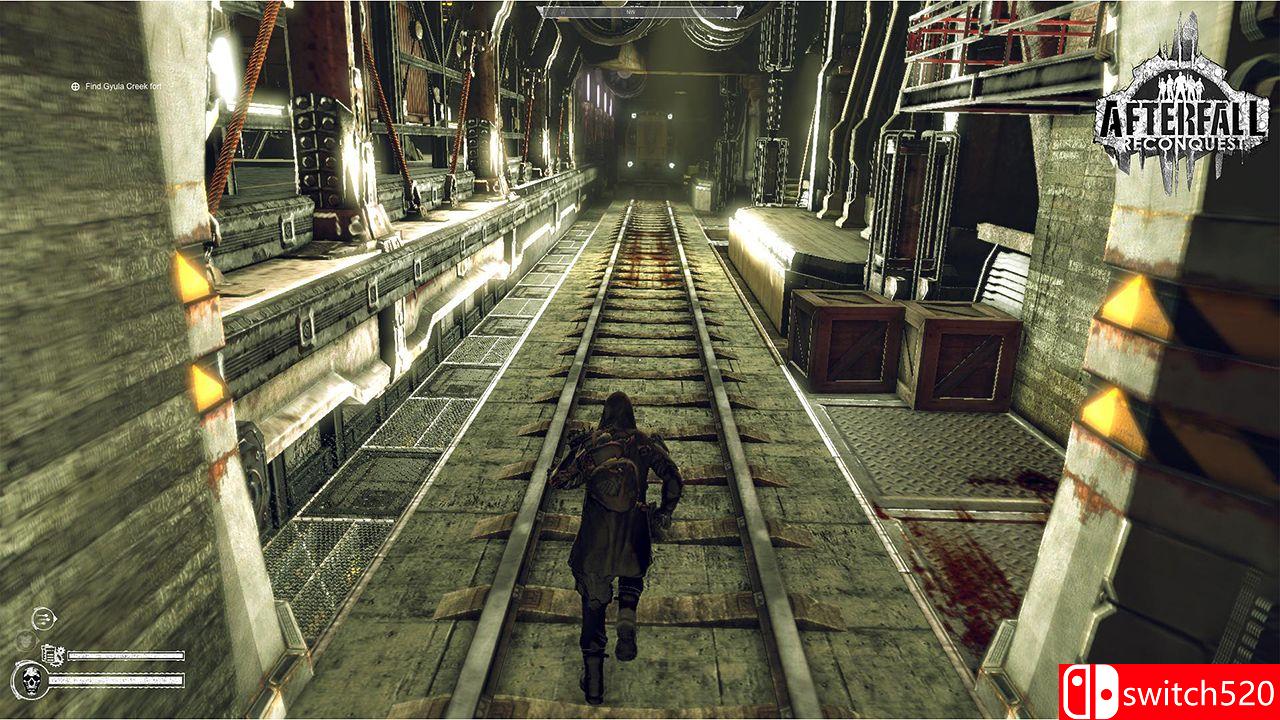Click the Find Gyula Creek fort objective
Viewport: 1280px width, 720px height.
117,87
